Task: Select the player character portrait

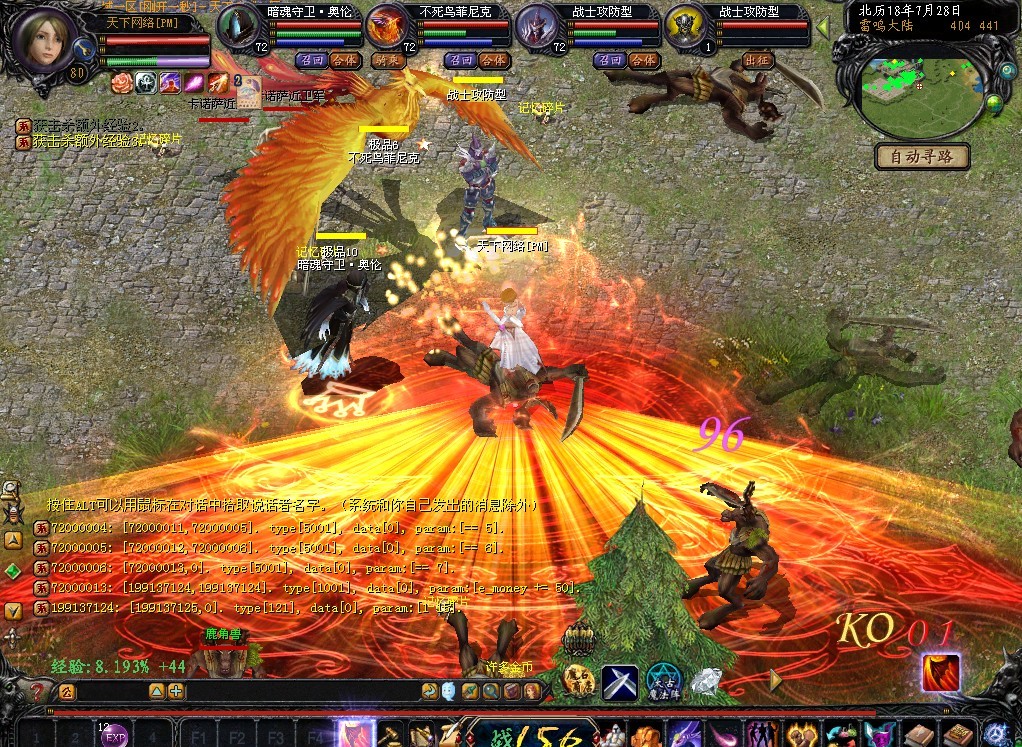Action: 45,40
